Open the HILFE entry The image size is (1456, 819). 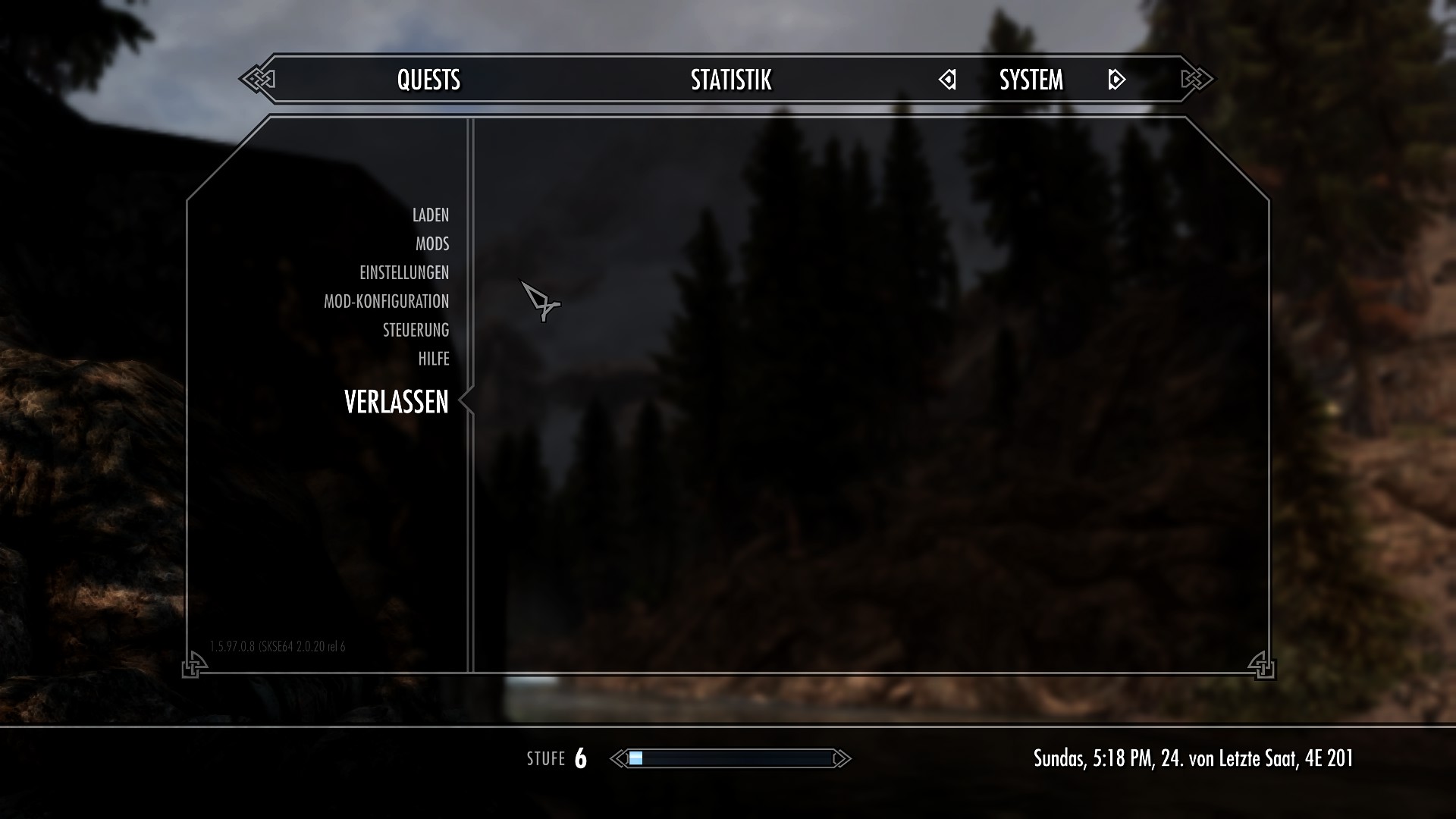coord(432,359)
